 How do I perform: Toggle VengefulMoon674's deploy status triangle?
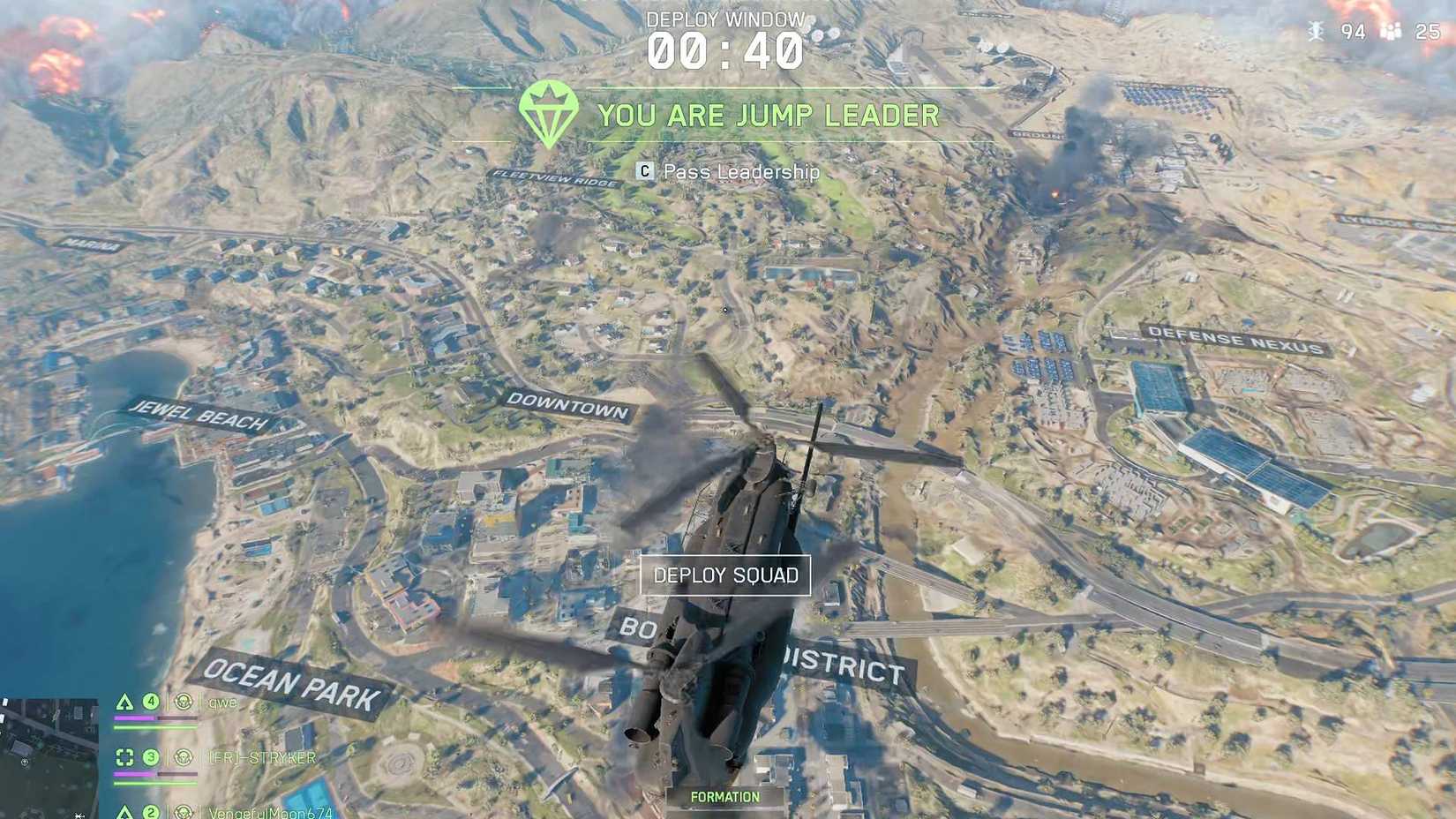tap(124, 812)
